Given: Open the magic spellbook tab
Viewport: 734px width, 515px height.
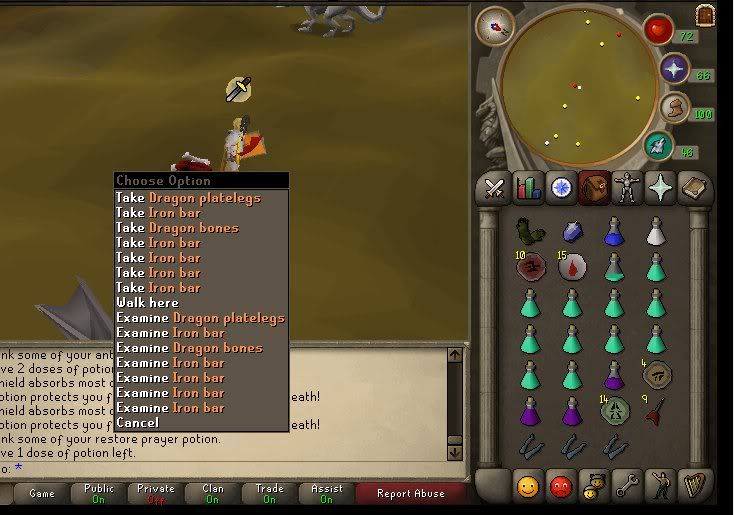Looking at the screenshot, I should [x=692, y=187].
